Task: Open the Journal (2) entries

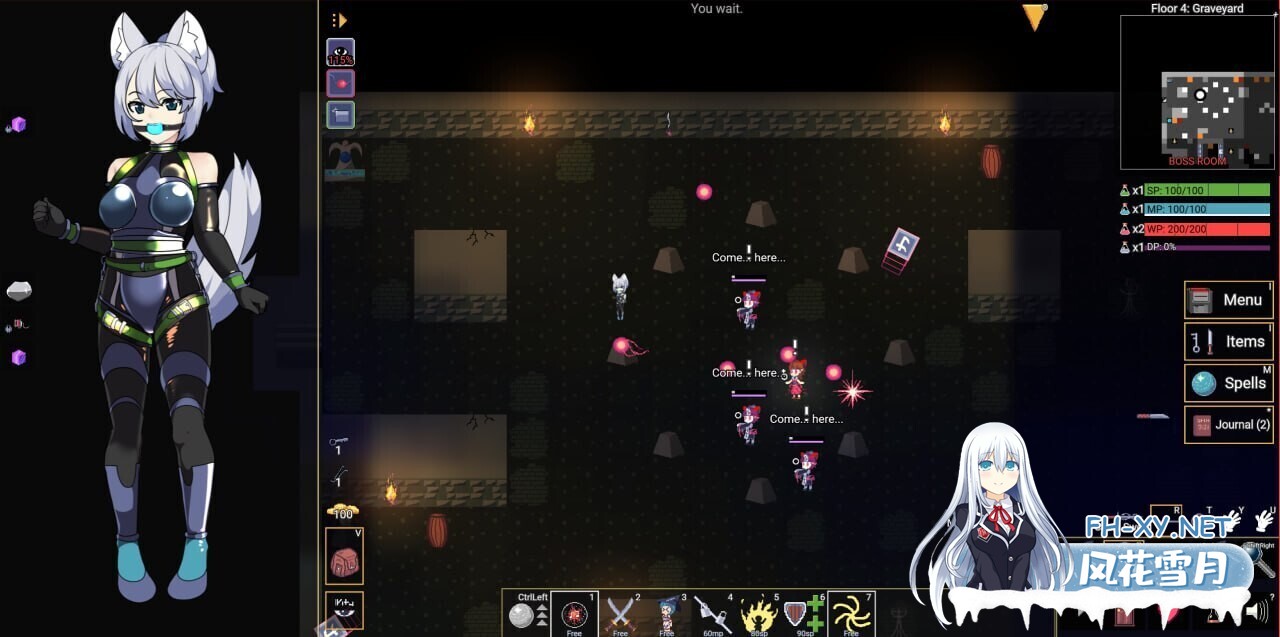Action: [1228, 425]
